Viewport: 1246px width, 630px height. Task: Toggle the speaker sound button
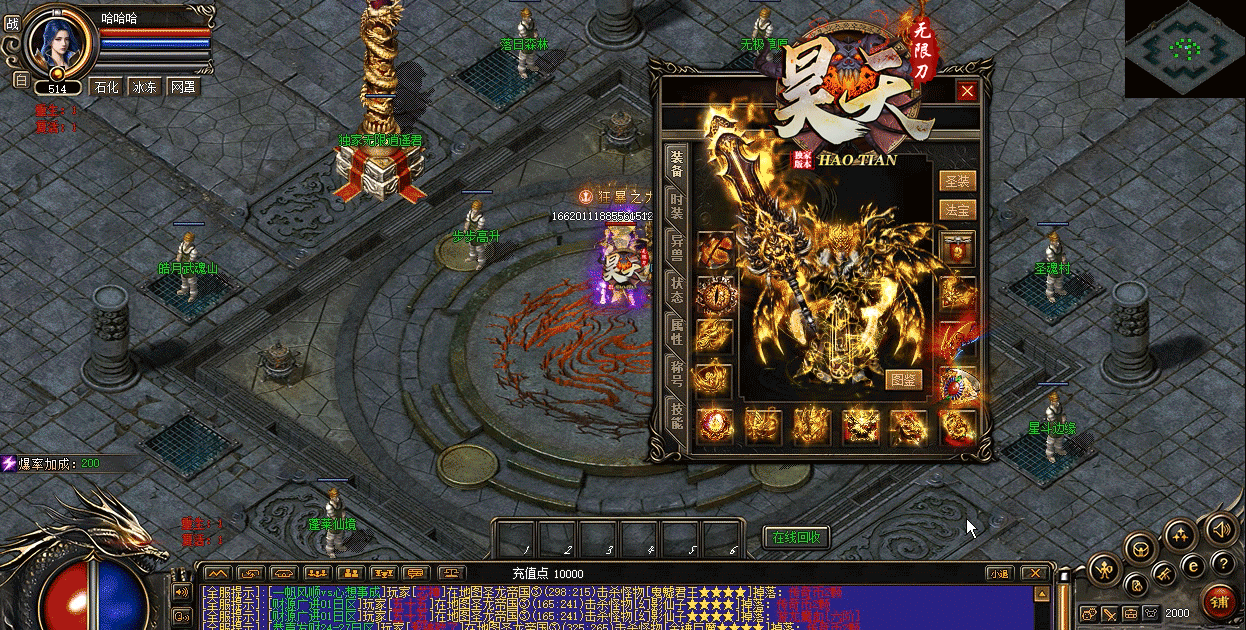coord(1220,529)
